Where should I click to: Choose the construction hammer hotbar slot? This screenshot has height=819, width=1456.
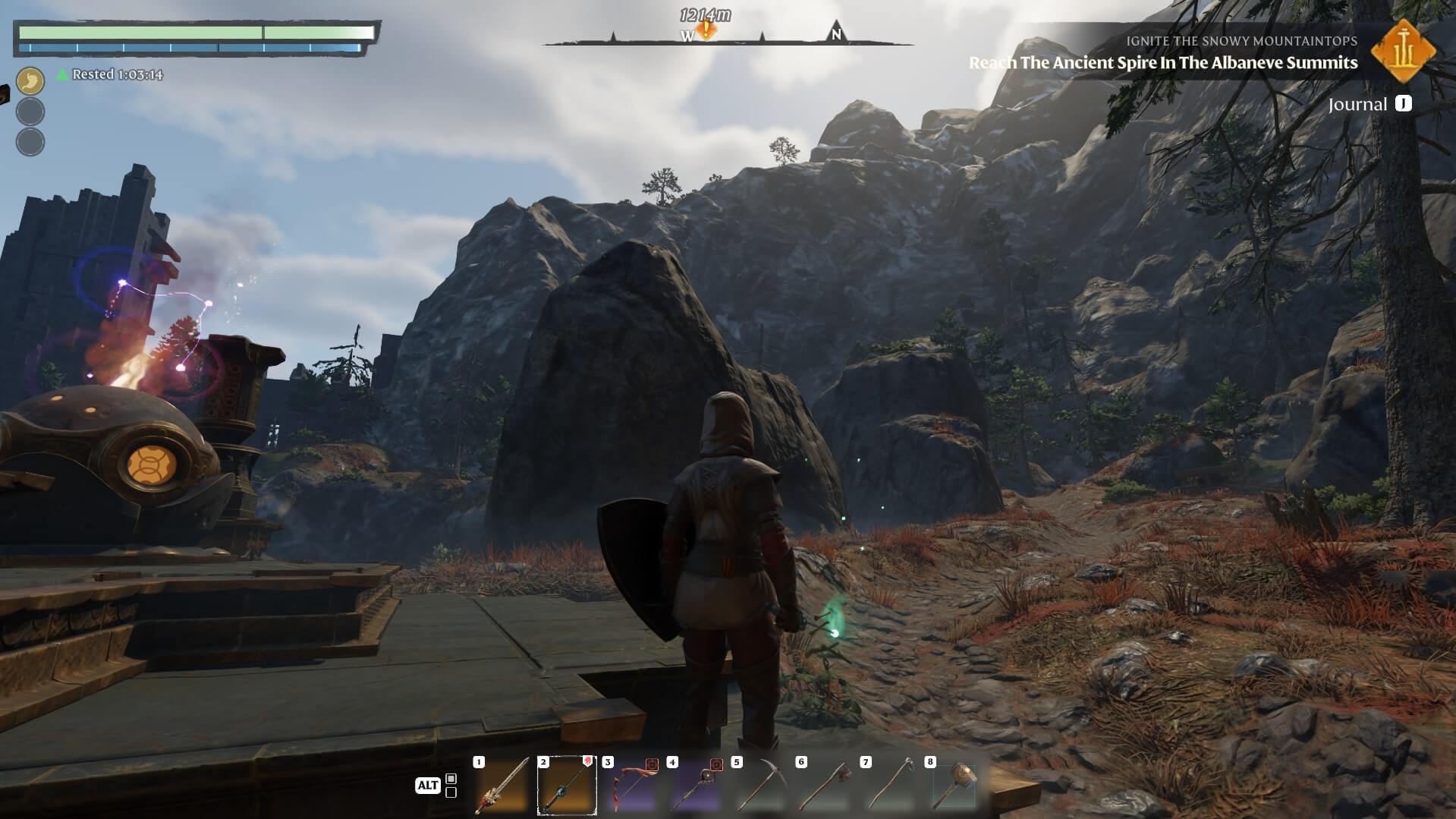954,786
